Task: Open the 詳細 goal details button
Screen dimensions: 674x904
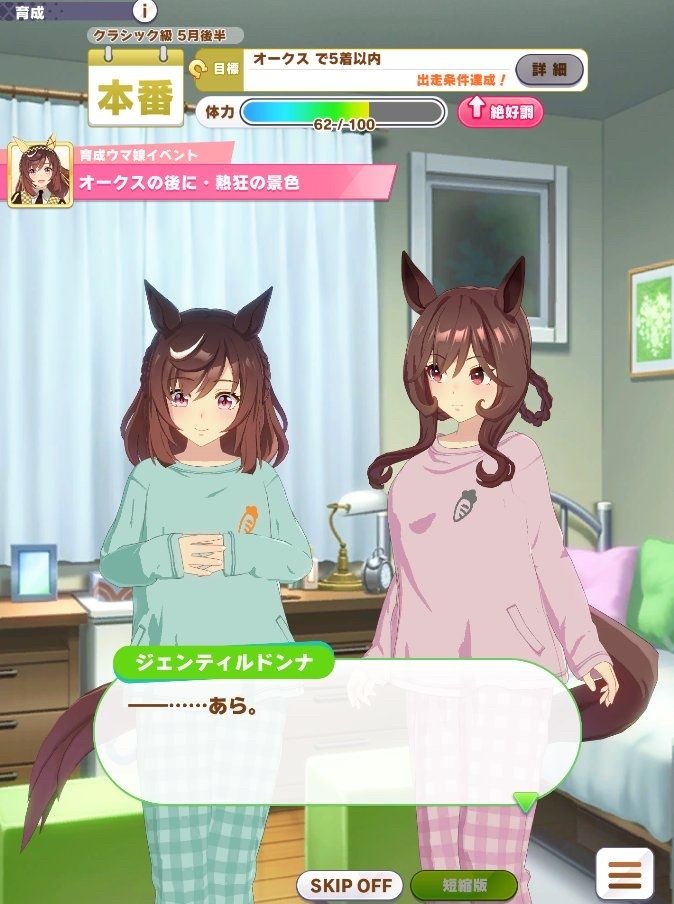Action: (549, 70)
